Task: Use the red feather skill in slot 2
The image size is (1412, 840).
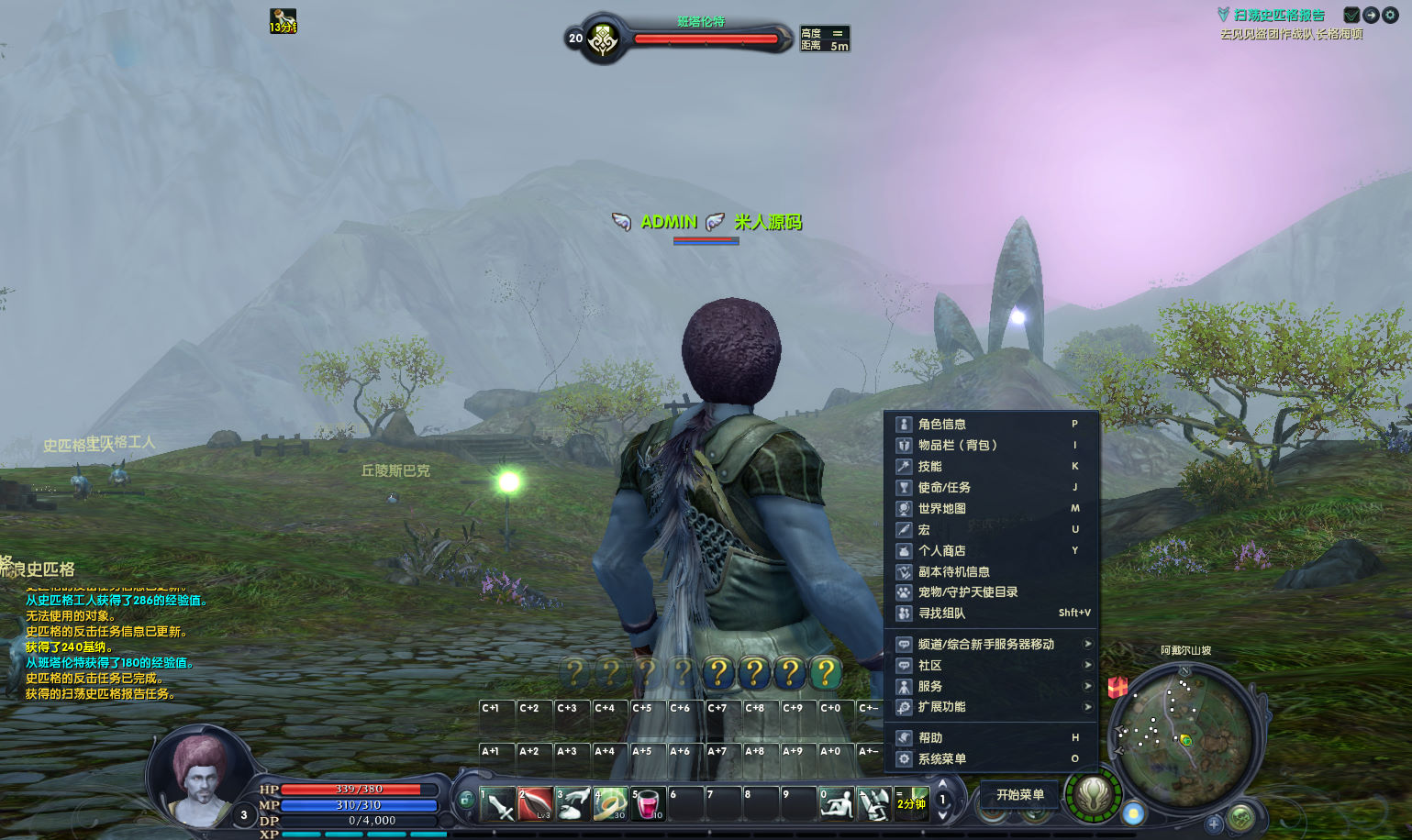Action: (x=536, y=804)
